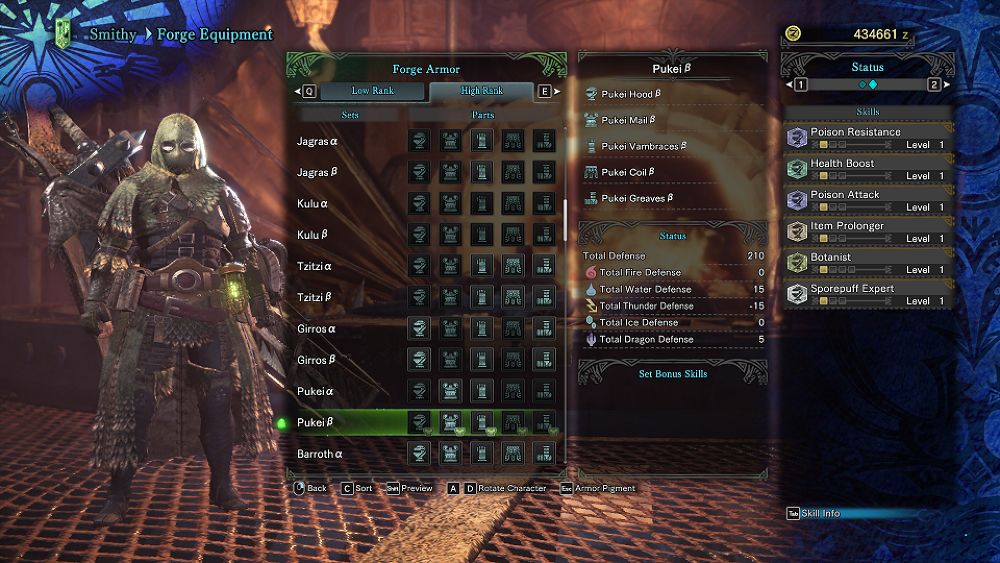Select Pukei Hood β in the parts list

click(630, 94)
